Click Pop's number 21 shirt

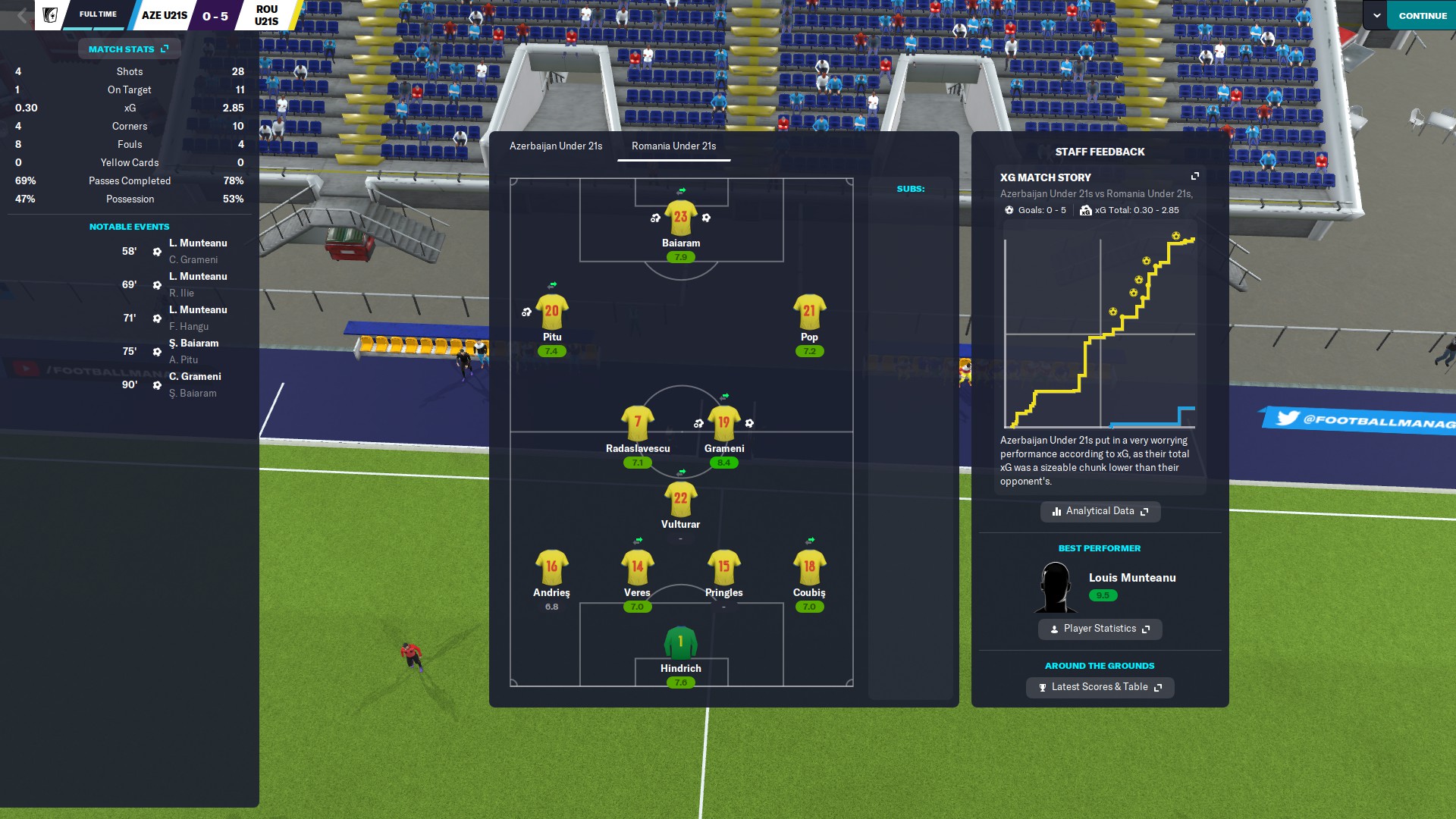point(809,312)
